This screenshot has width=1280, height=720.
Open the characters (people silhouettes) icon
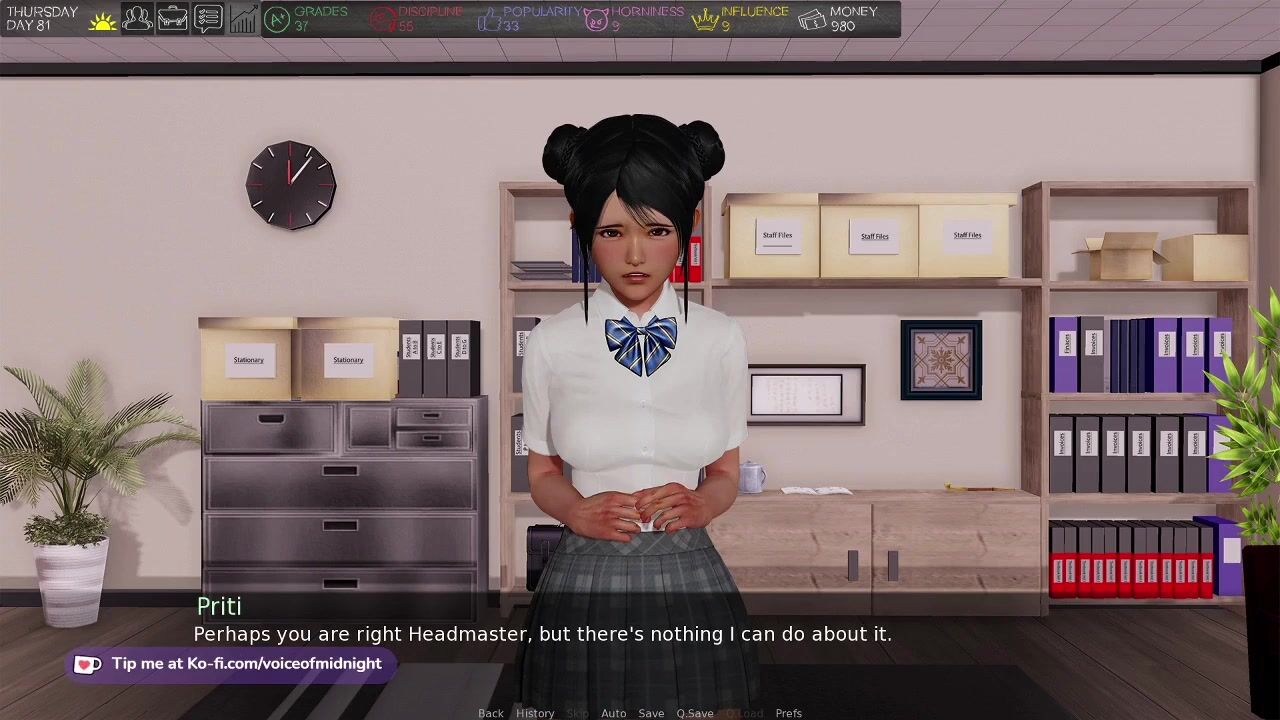click(137, 18)
